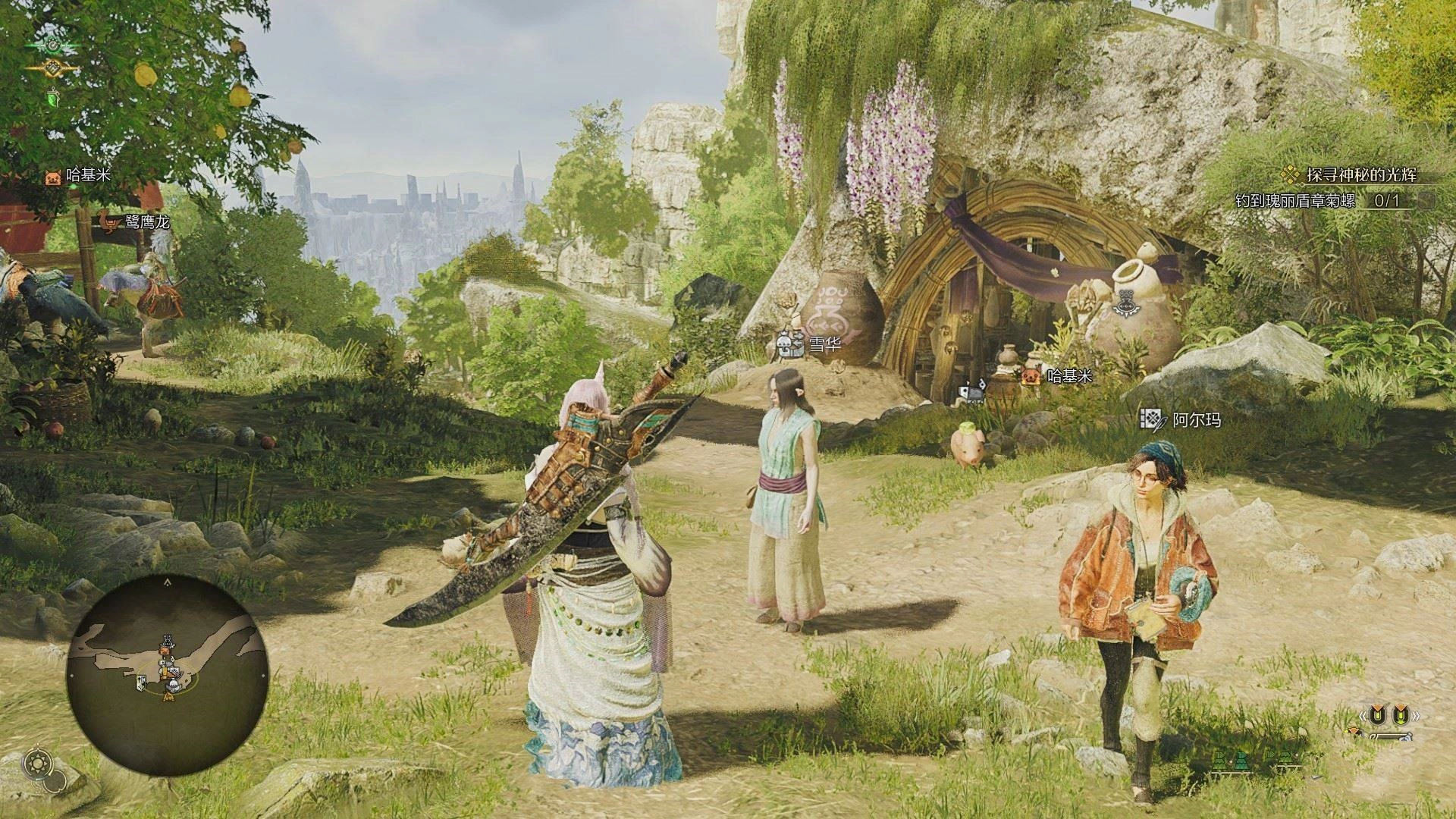Image resolution: width=1456 pixels, height=819 pixels.
Task: Click the green status icon at top
Action: click(x=52, y=45)
